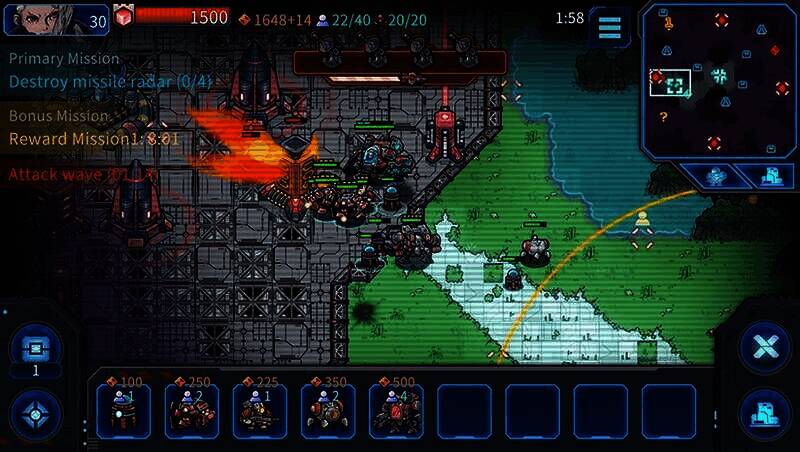Switch to the buildings tab under minimap
This screenshot has width=800, height=452.
point(771,176)
